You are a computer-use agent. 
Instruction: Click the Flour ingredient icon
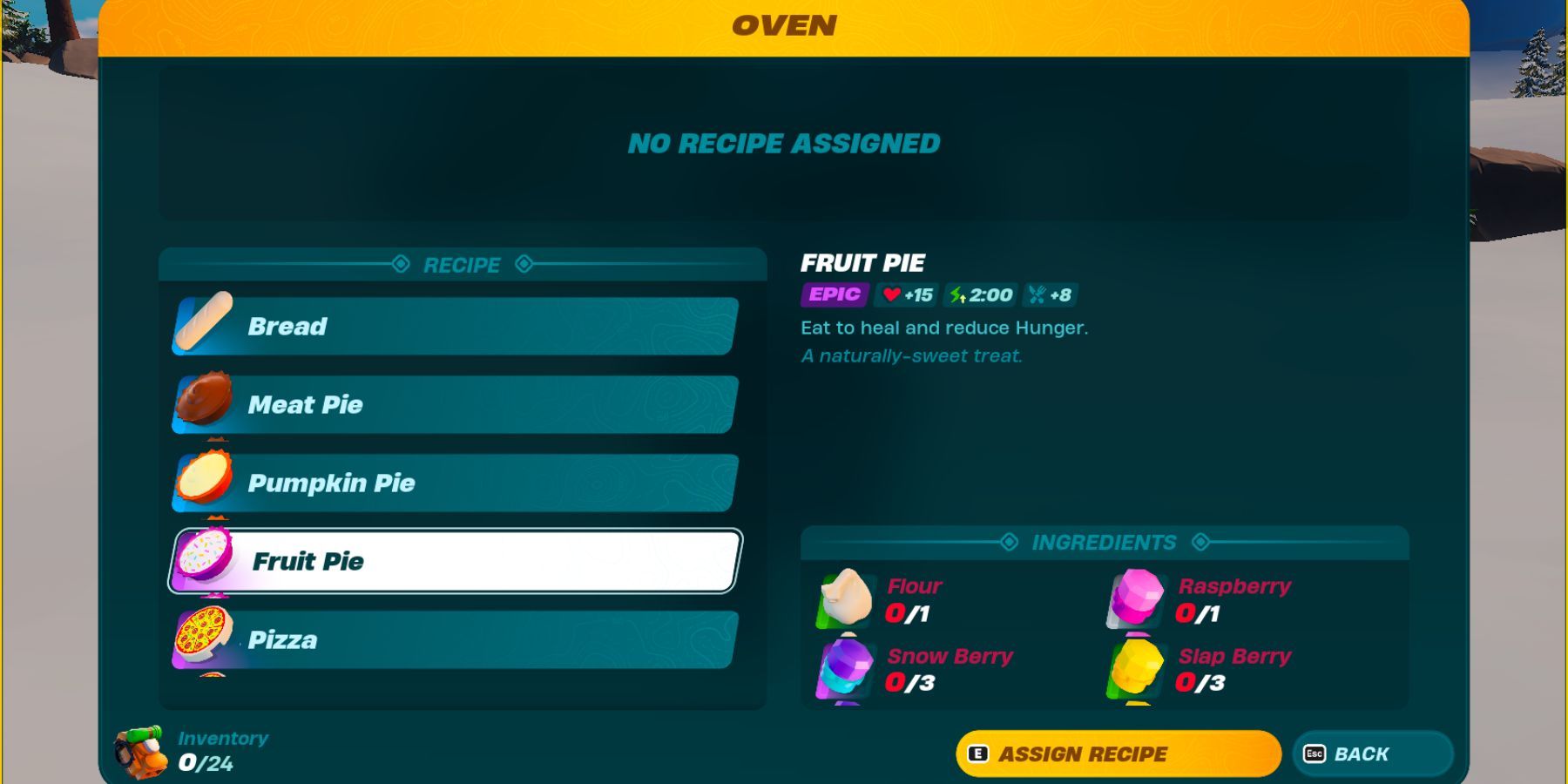(x=846, y=601)
